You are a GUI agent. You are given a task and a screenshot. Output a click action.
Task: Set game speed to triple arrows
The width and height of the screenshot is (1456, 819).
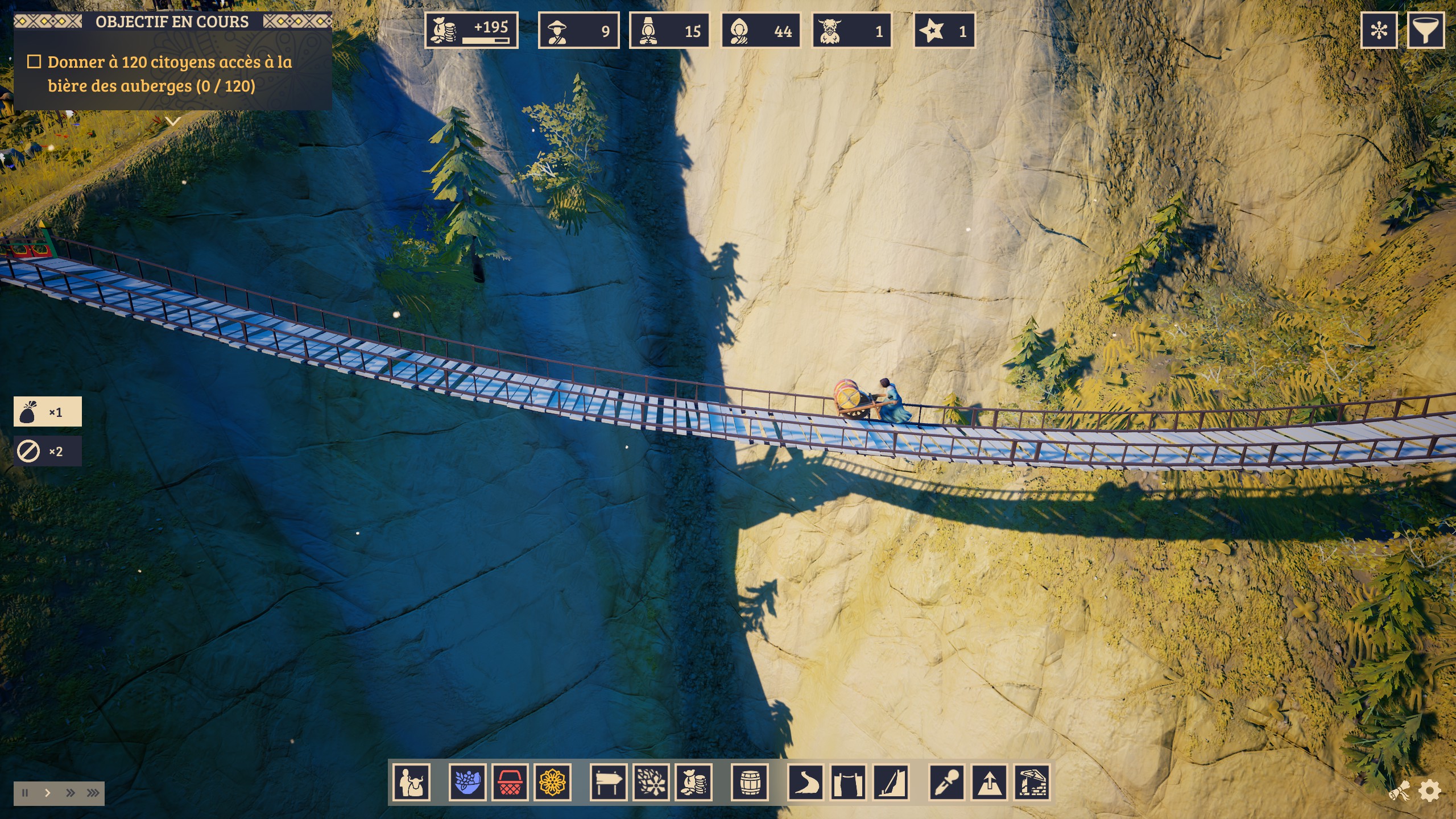click(x=93, y=793)
